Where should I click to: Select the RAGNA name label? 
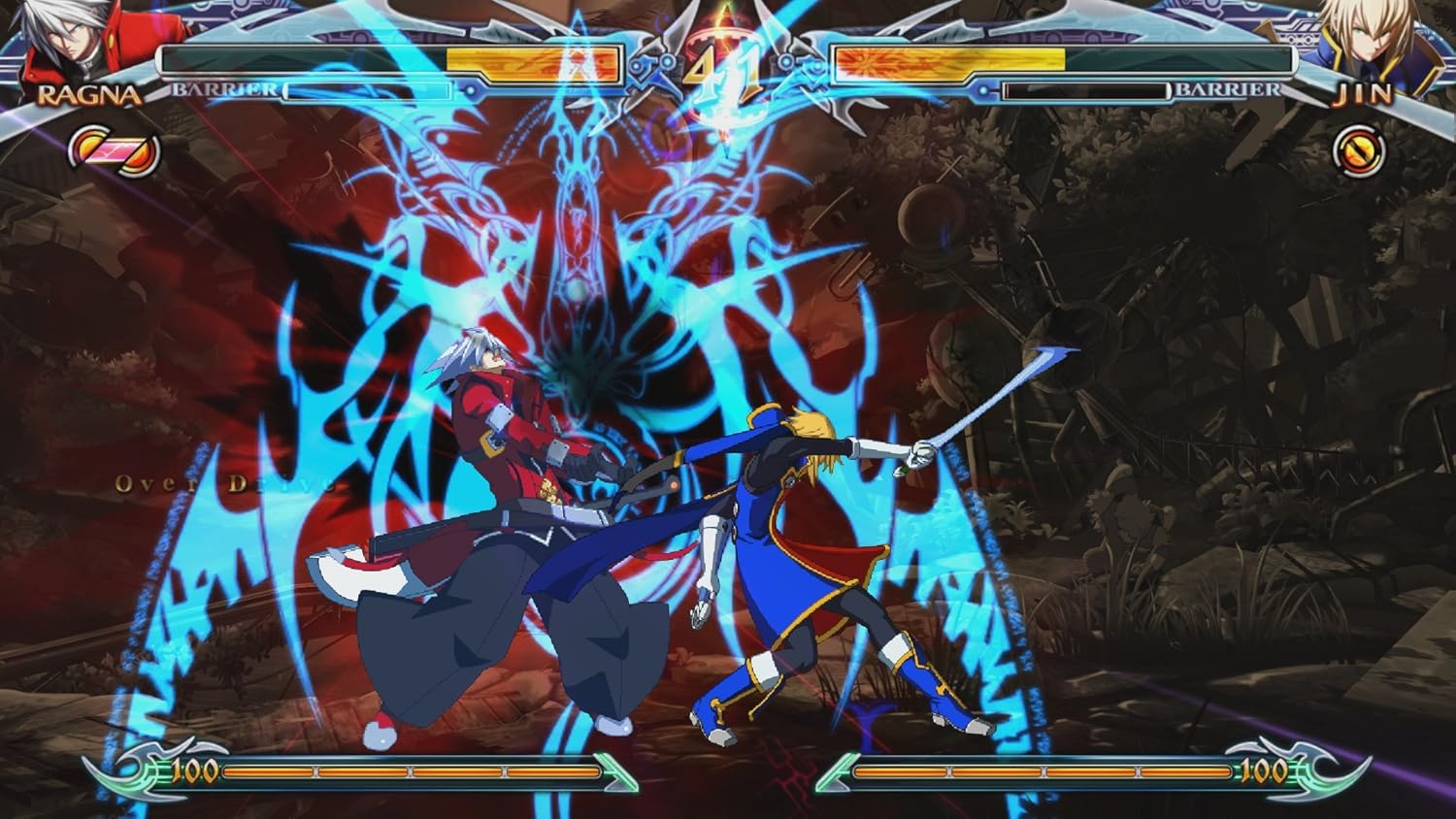(87, 95)
